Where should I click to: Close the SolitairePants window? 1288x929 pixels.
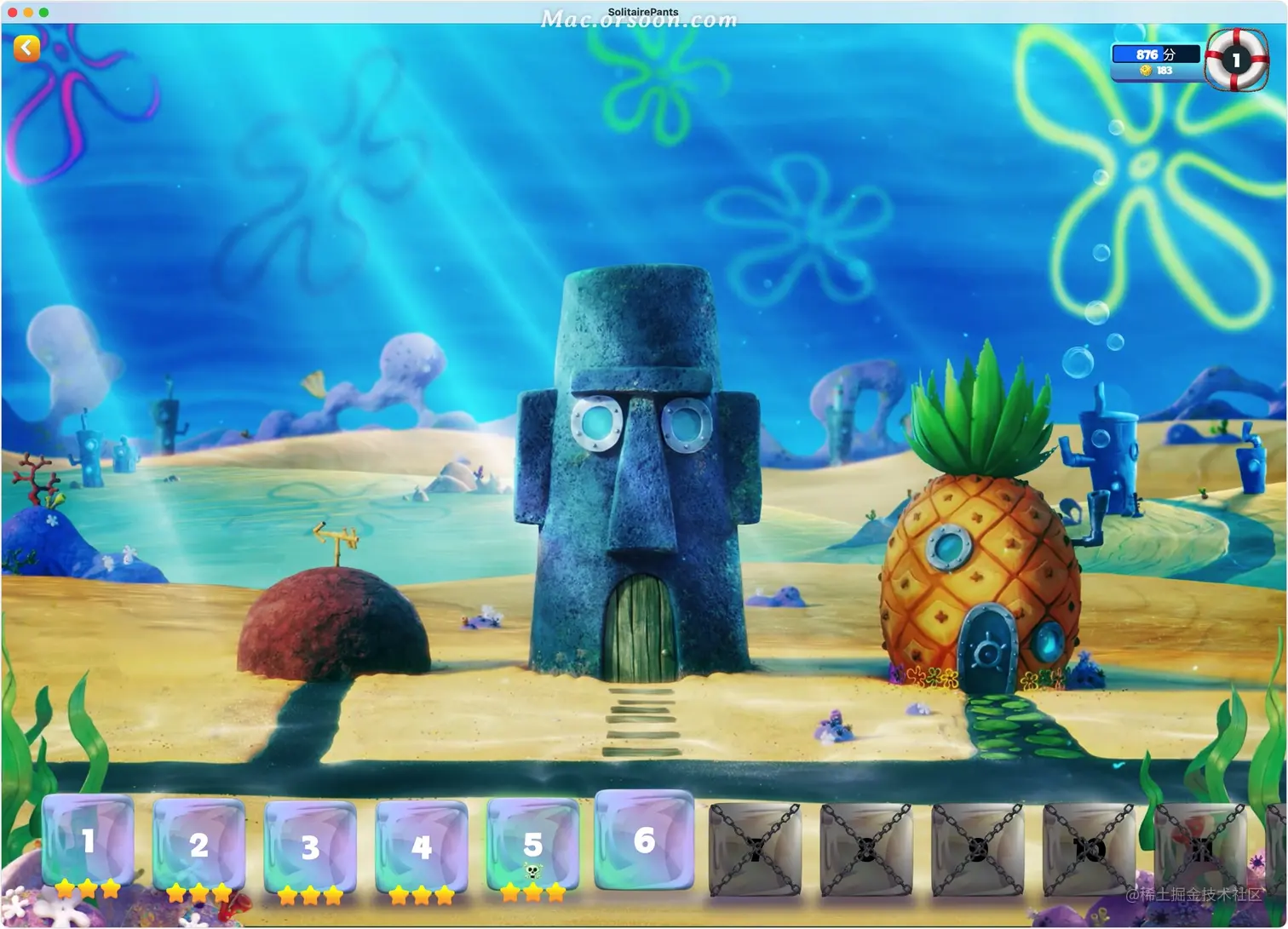click(x=13, y=12)
